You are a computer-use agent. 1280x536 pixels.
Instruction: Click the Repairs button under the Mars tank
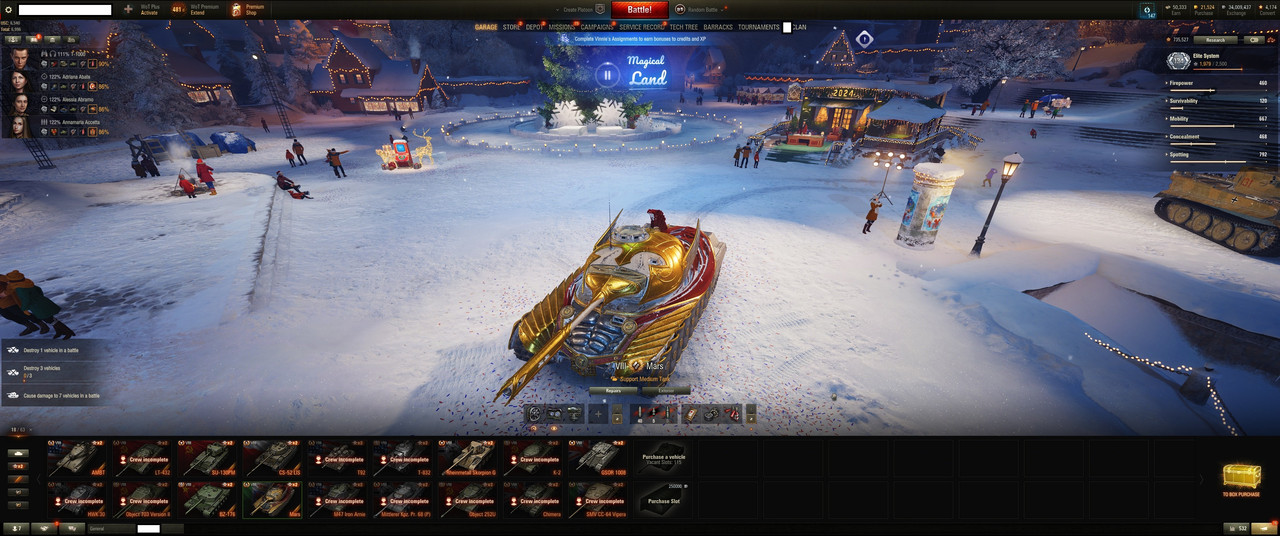point(613,391)
